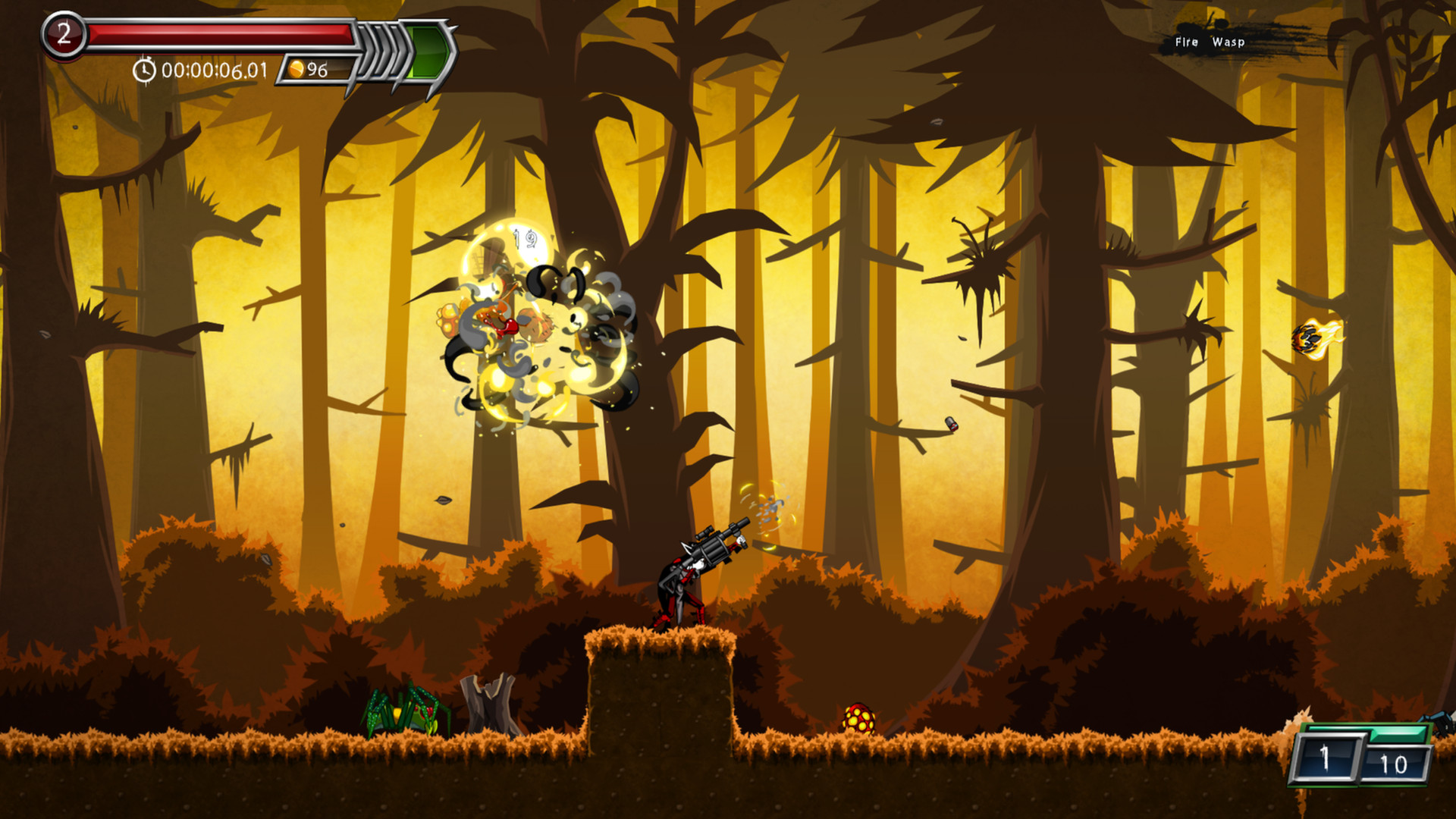Screen dimensions: 1456x819
Task: Click the timer reading 00:00:06.01
Action: coord(214,70)
